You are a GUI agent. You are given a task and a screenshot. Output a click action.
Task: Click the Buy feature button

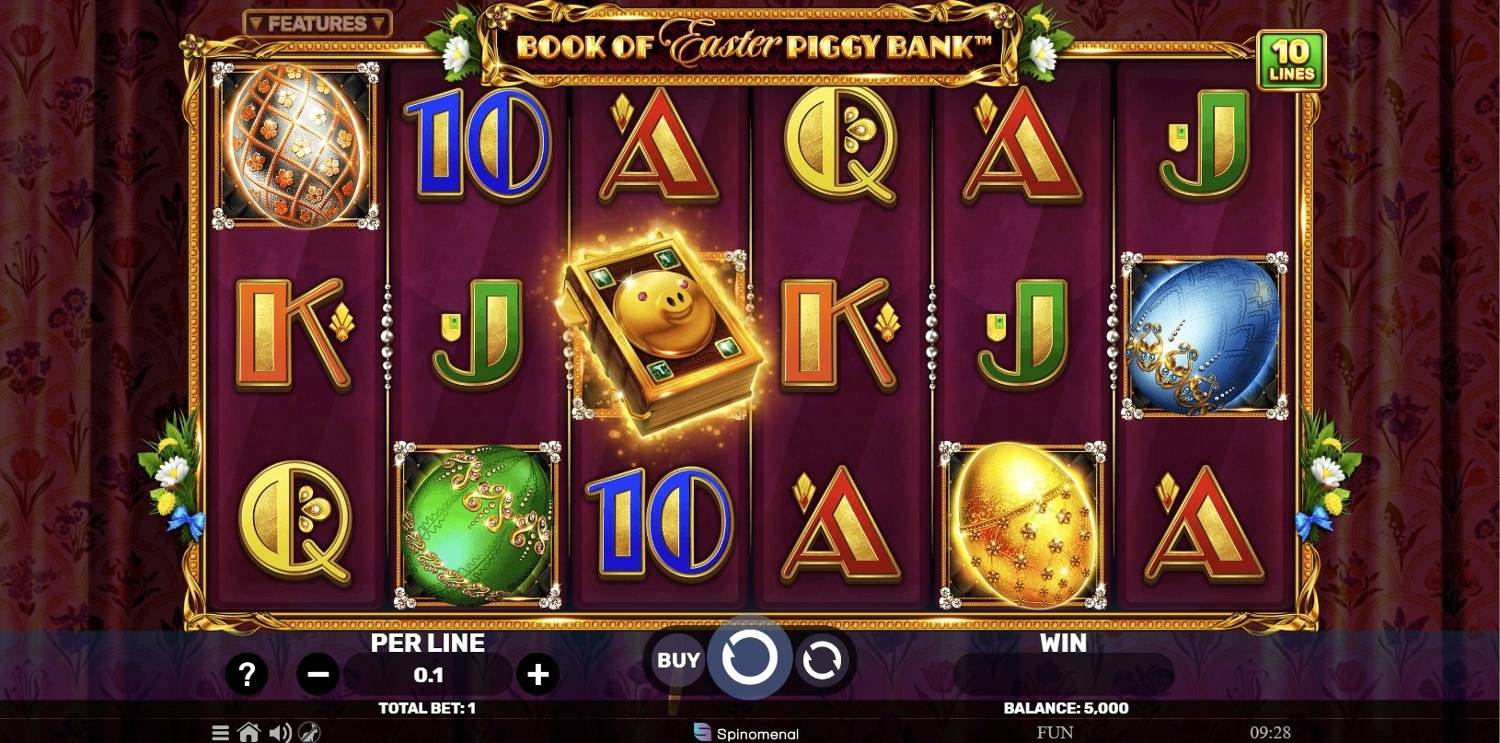(x=678, y=660)
